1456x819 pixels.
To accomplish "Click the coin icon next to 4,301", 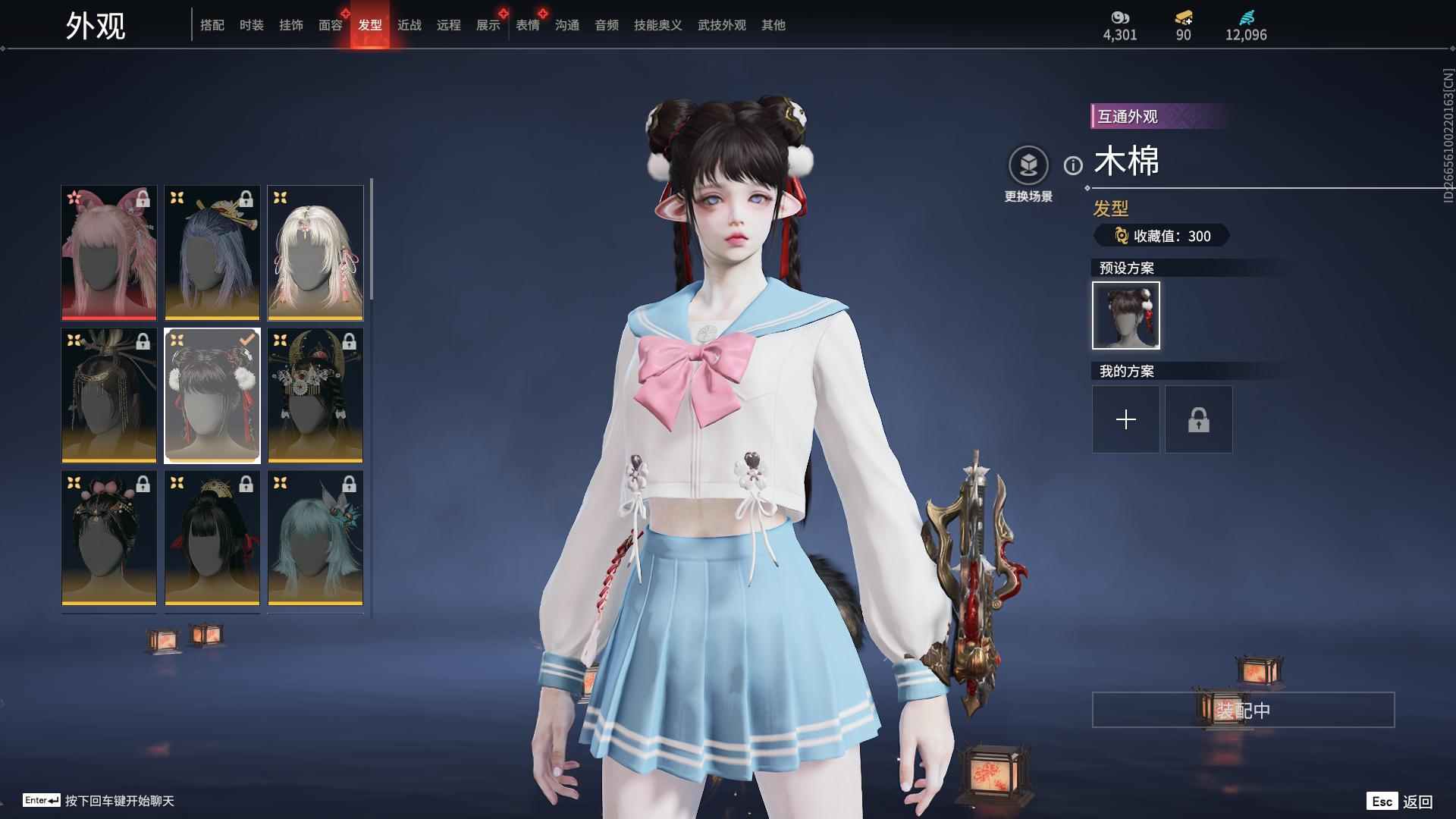I will tap(1122, 17).
